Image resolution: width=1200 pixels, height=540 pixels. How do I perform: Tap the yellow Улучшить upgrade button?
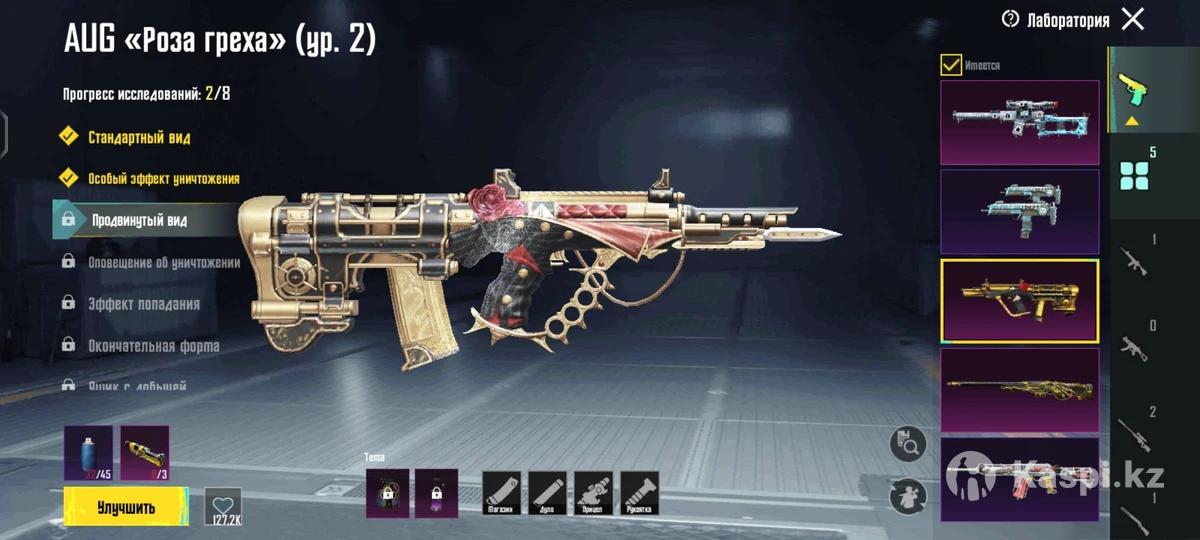click(x=126, y=507)
